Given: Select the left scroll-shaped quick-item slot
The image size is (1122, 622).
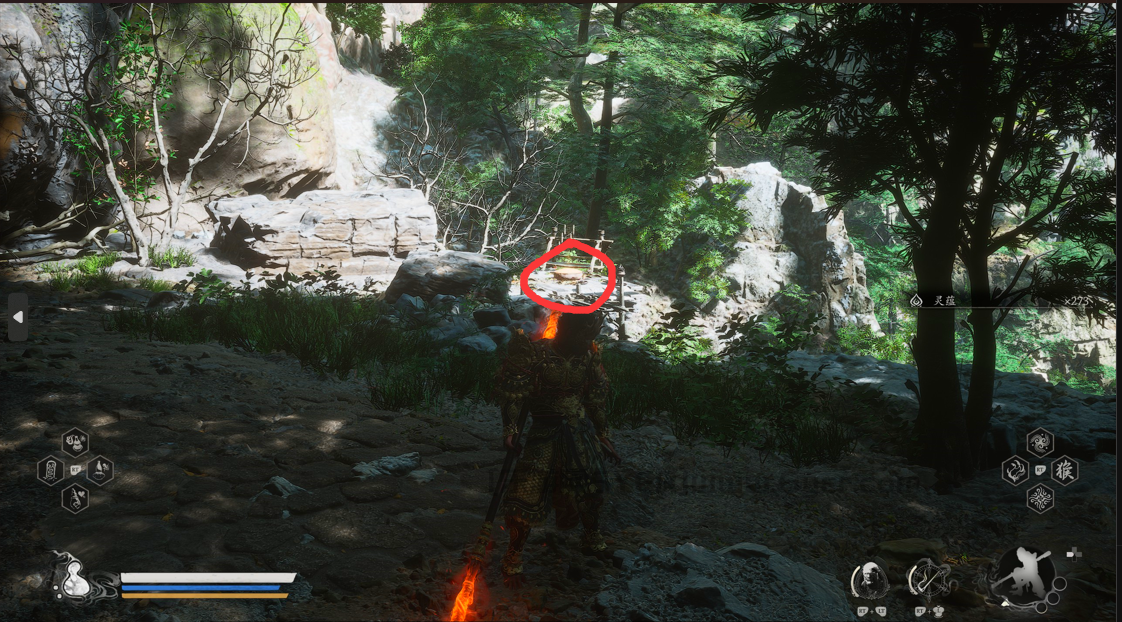Looking at the screenshot, I should (x=51, y=469).
